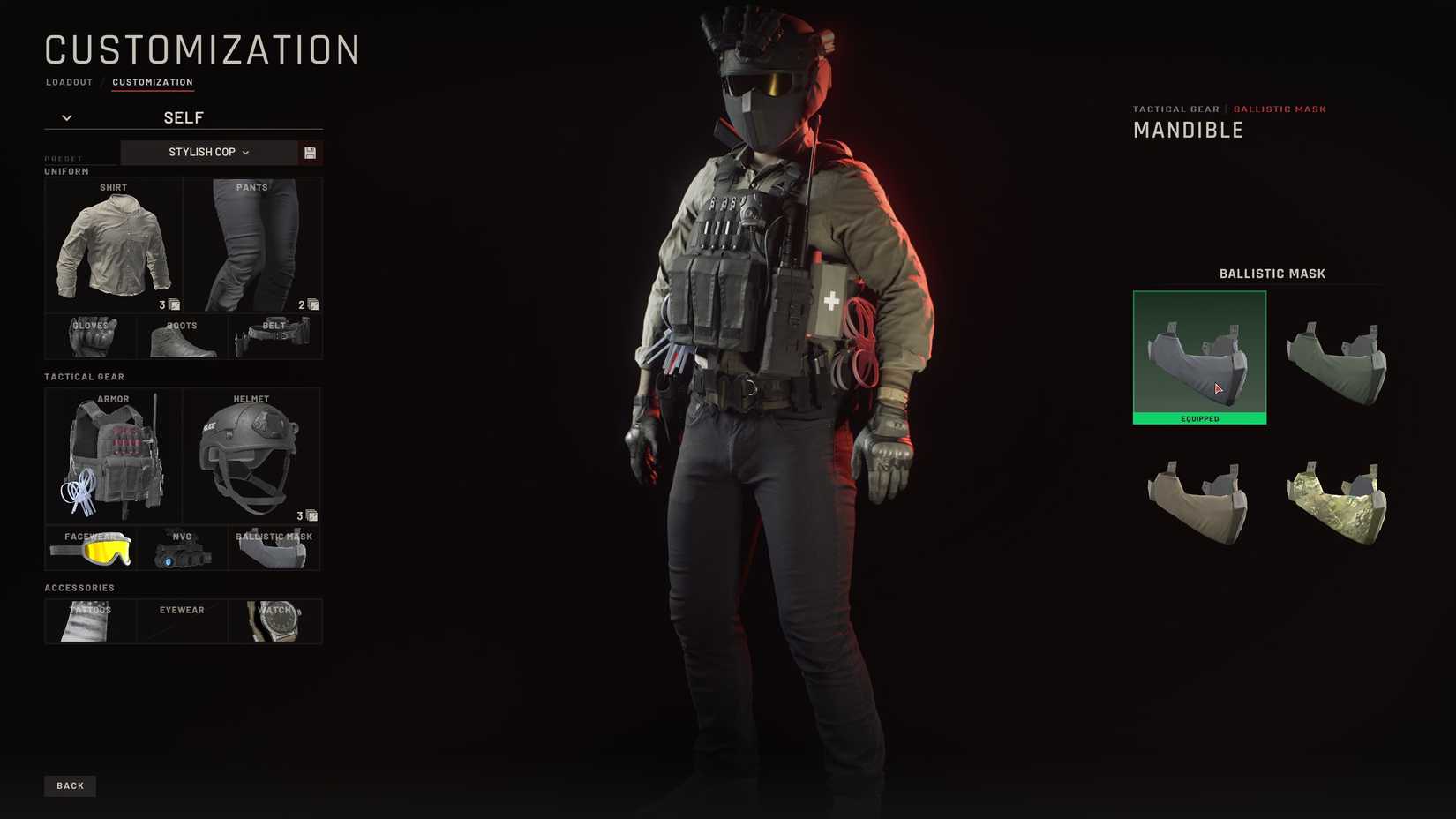Select the Eyewear accessory slot

click(x=181, y=620)
